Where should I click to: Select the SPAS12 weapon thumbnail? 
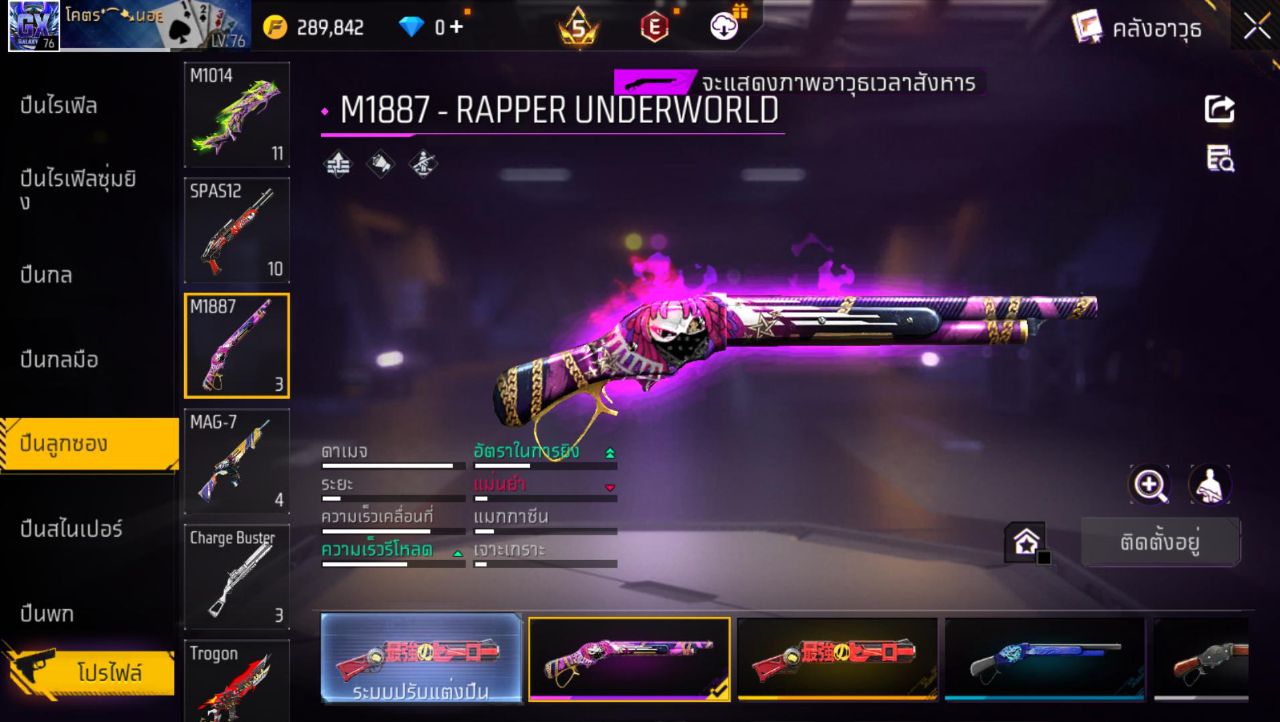tap(236, 232)
